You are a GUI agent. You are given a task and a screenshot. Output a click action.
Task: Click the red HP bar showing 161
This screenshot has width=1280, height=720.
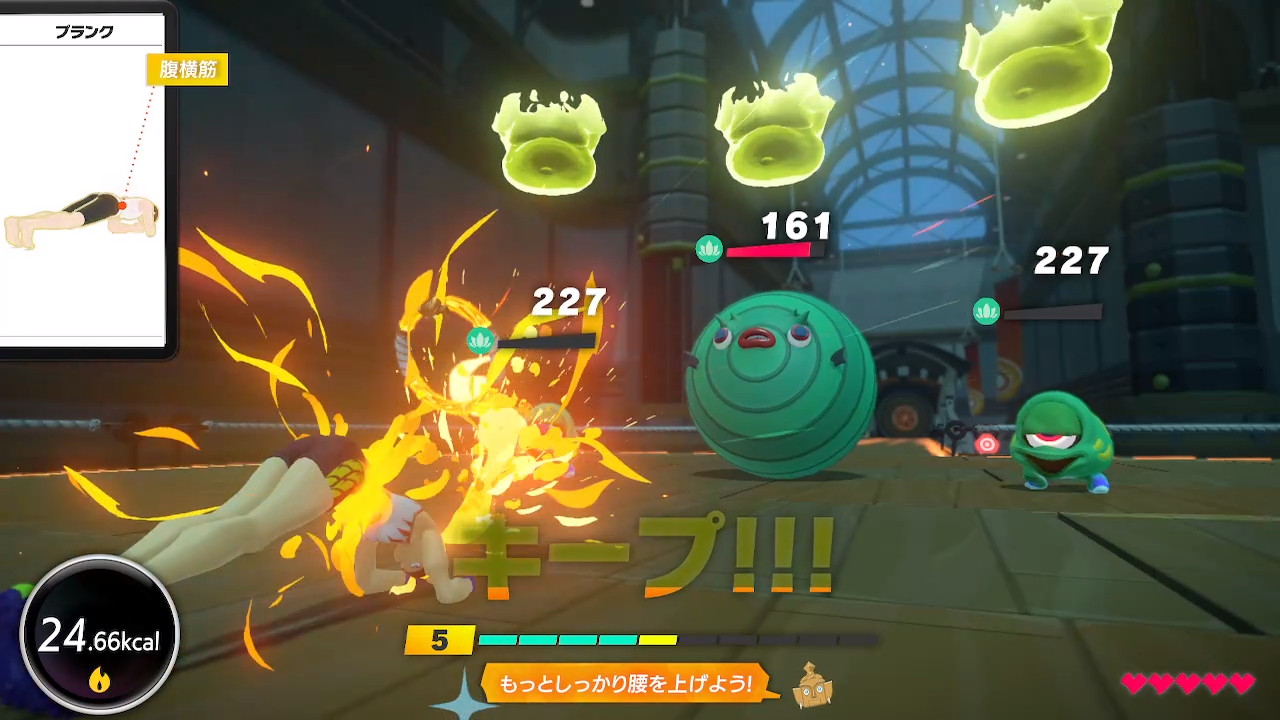tap(768, 251)
